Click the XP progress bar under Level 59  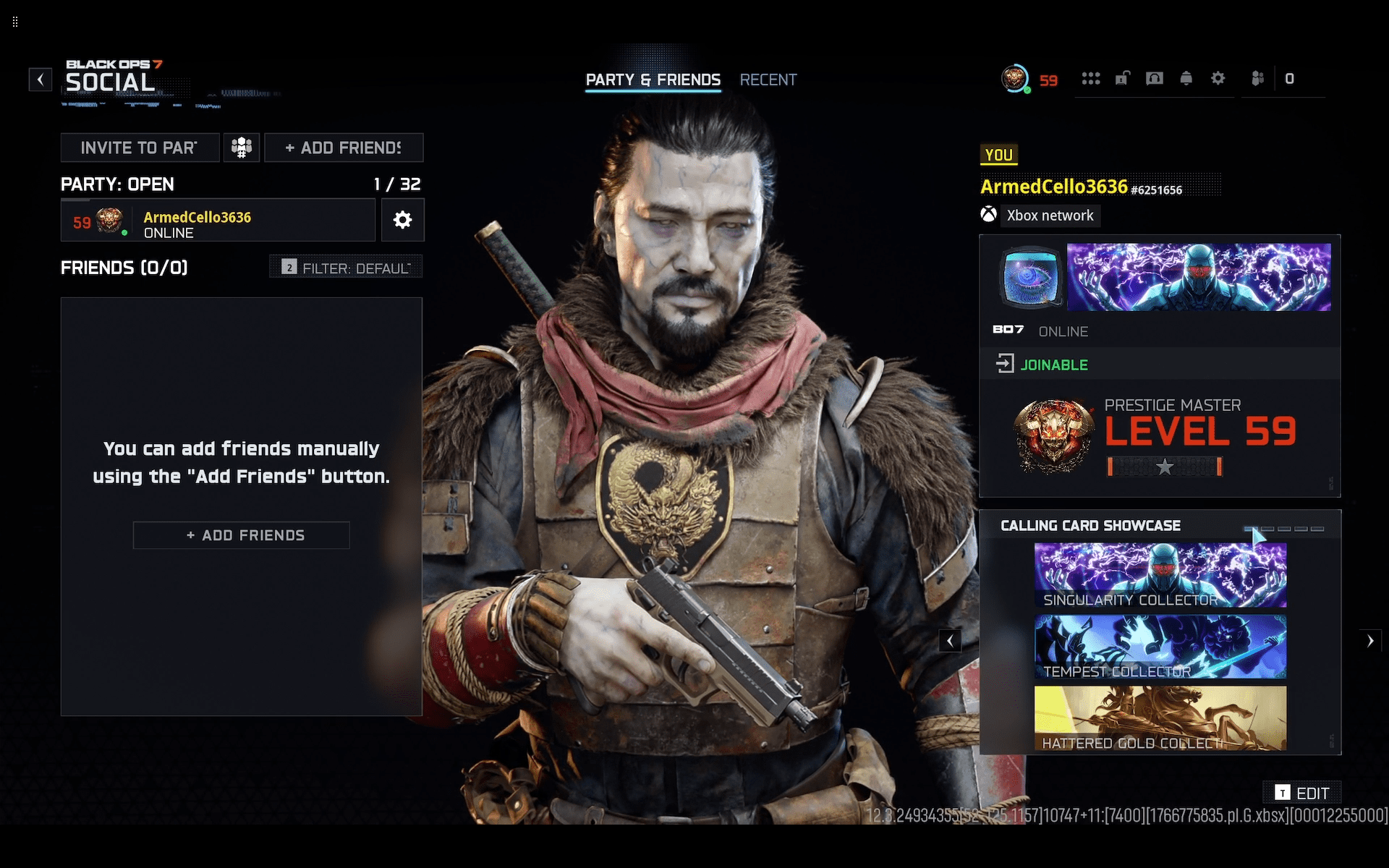coord(1165,467)
